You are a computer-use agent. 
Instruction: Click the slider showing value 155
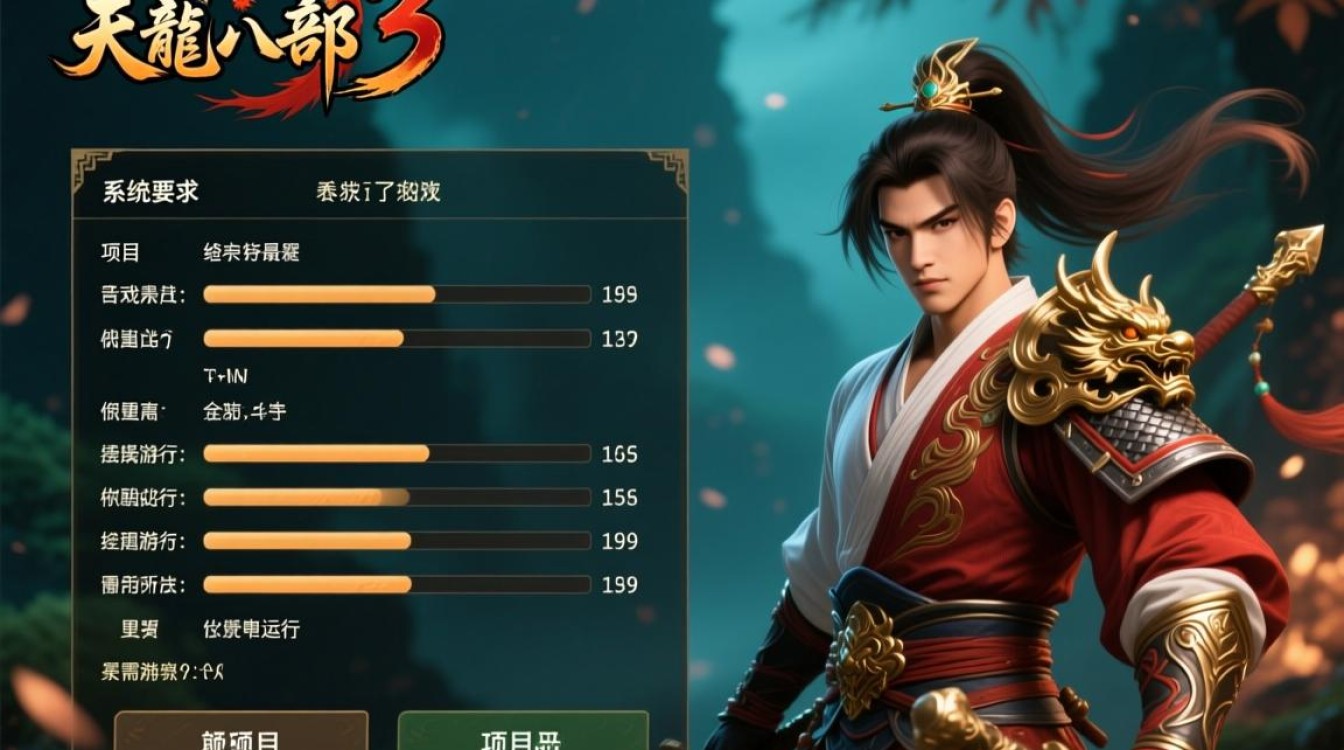pos(395,495)
